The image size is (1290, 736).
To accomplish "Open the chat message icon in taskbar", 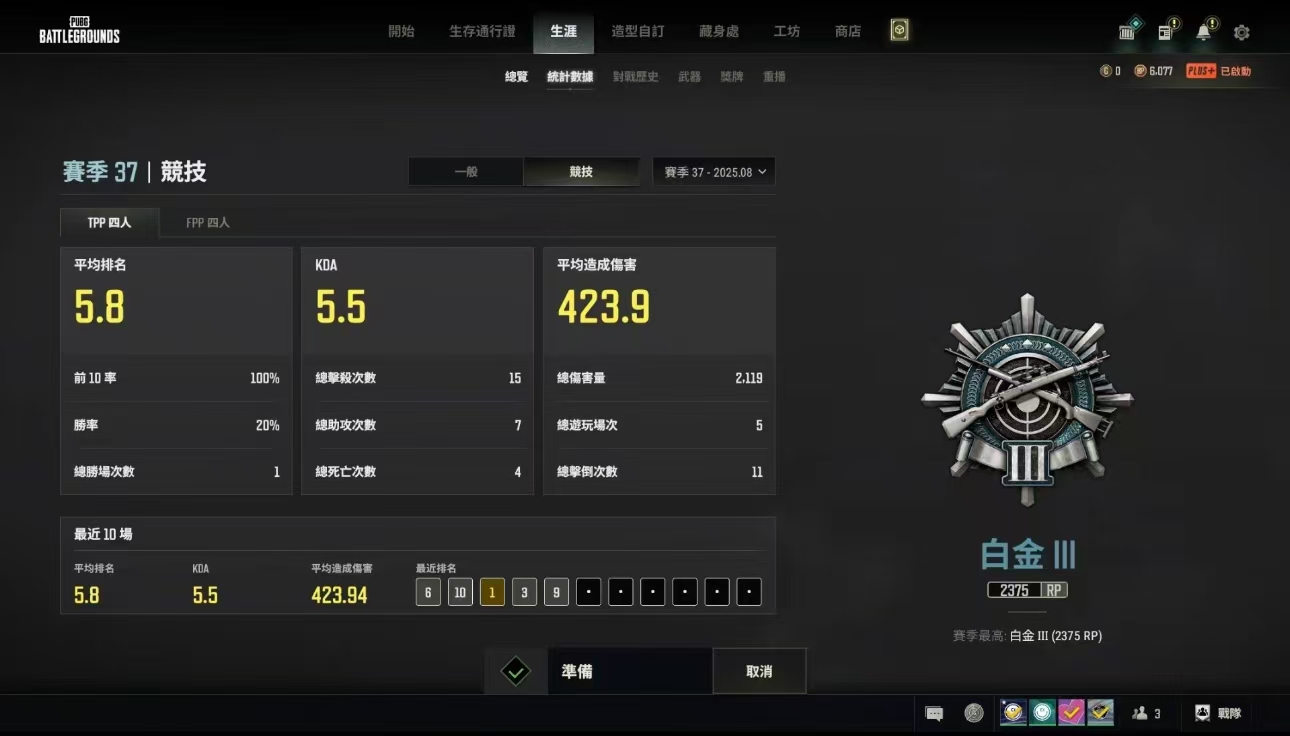I will 934,713.
